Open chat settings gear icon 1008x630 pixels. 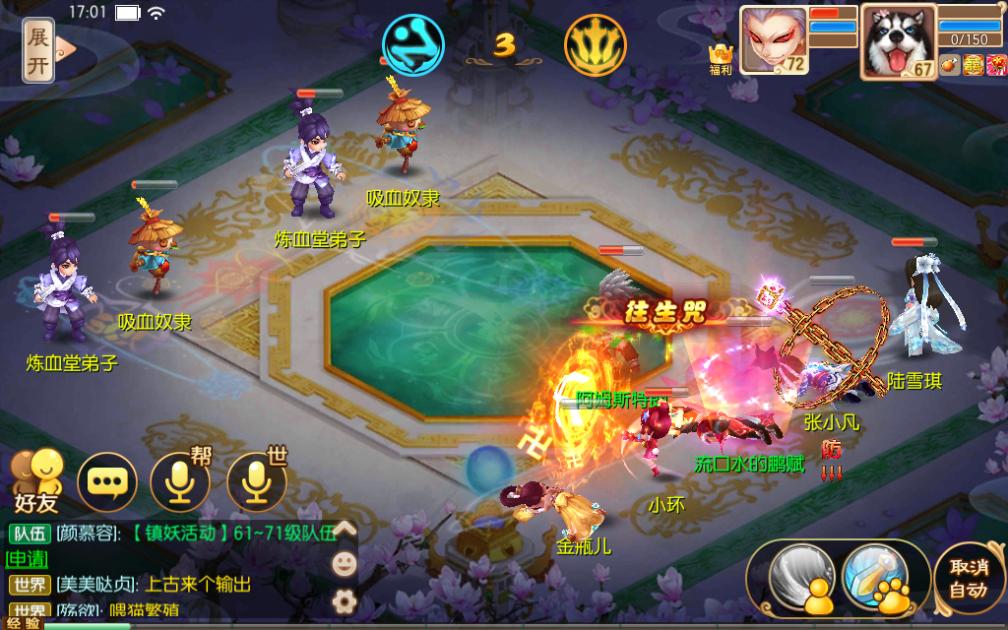pos(344,600)
